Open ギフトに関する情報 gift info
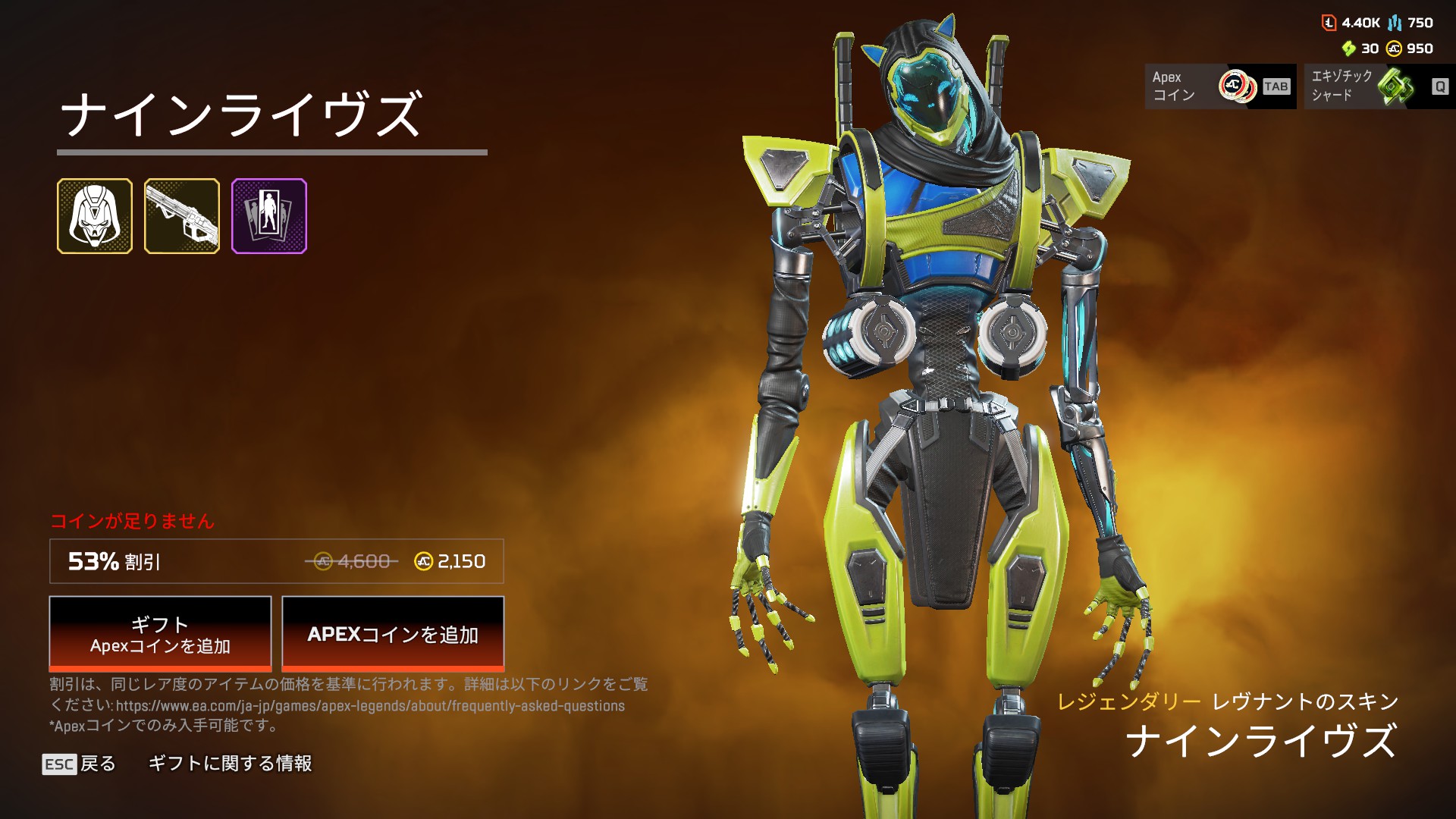 click(230, 764)
